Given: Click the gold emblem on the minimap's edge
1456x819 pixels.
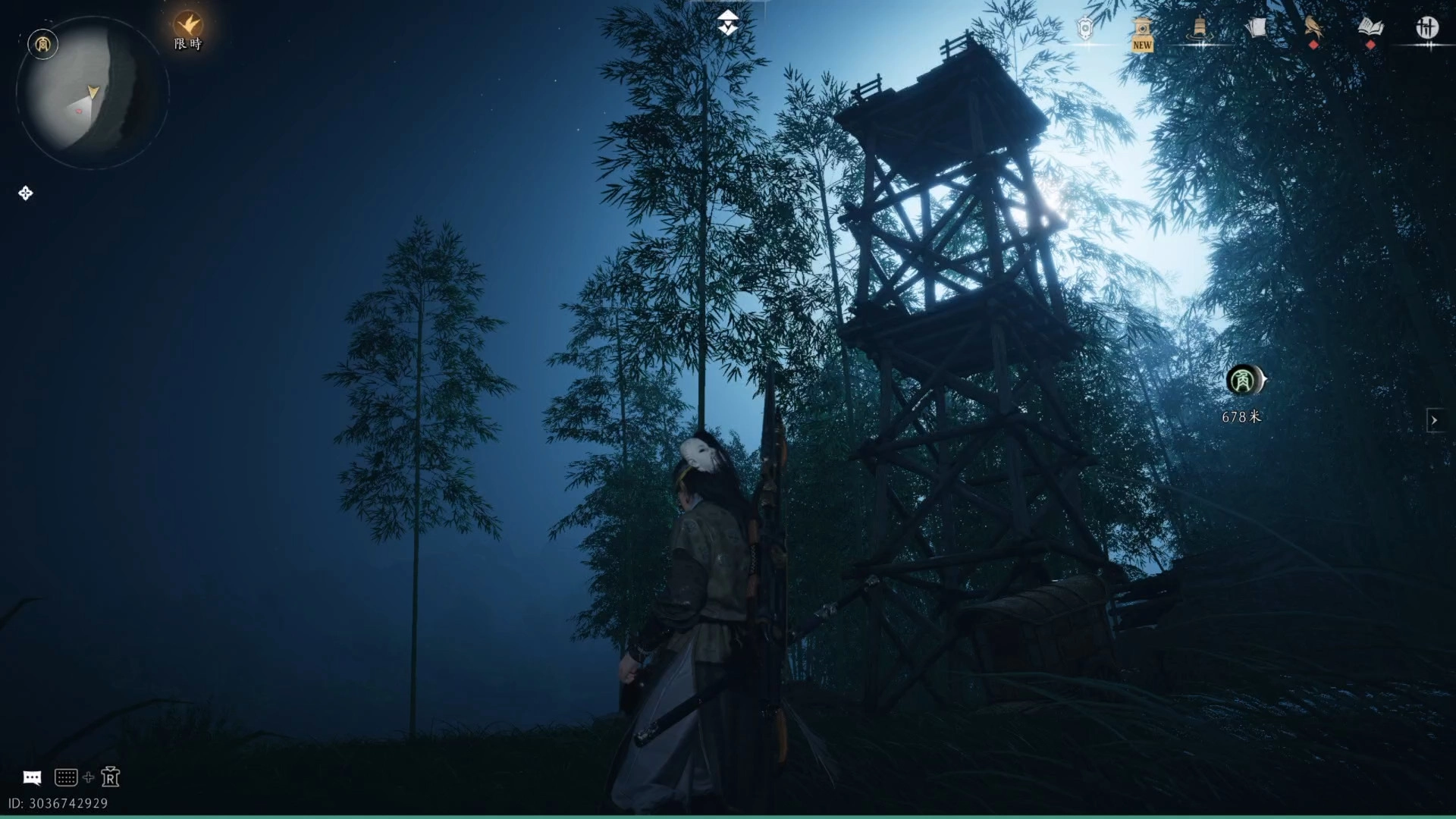Looking at the screenshot, I should [x=42, y=44].
